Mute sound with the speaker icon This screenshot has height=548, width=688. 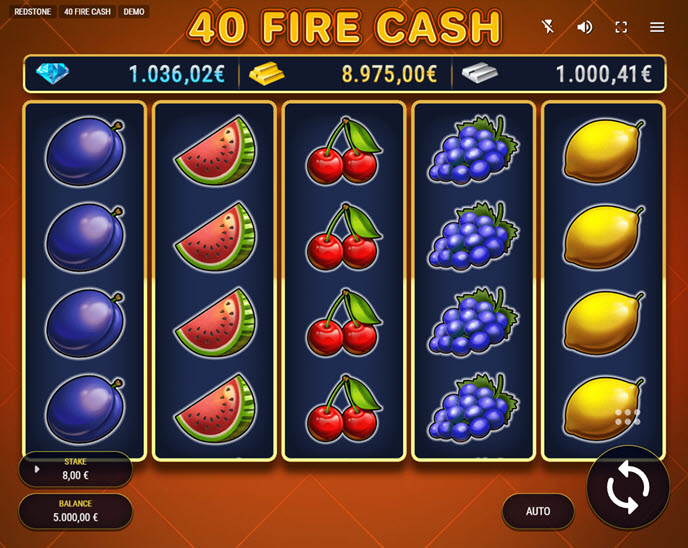[585, 27]
